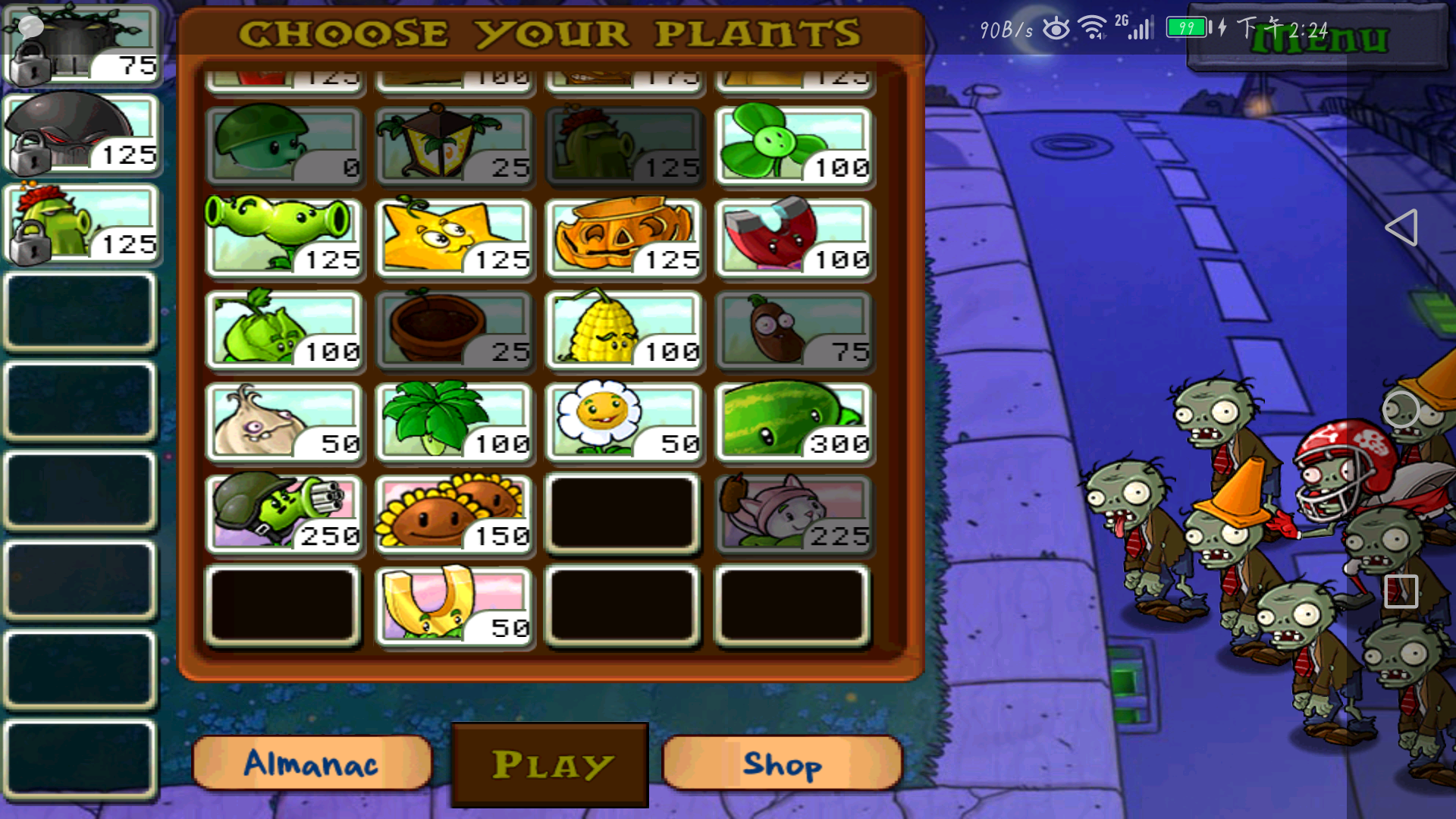This screenshot has width=1456, height=819.
Task: Open the Shop
Action: pos(782,764)
